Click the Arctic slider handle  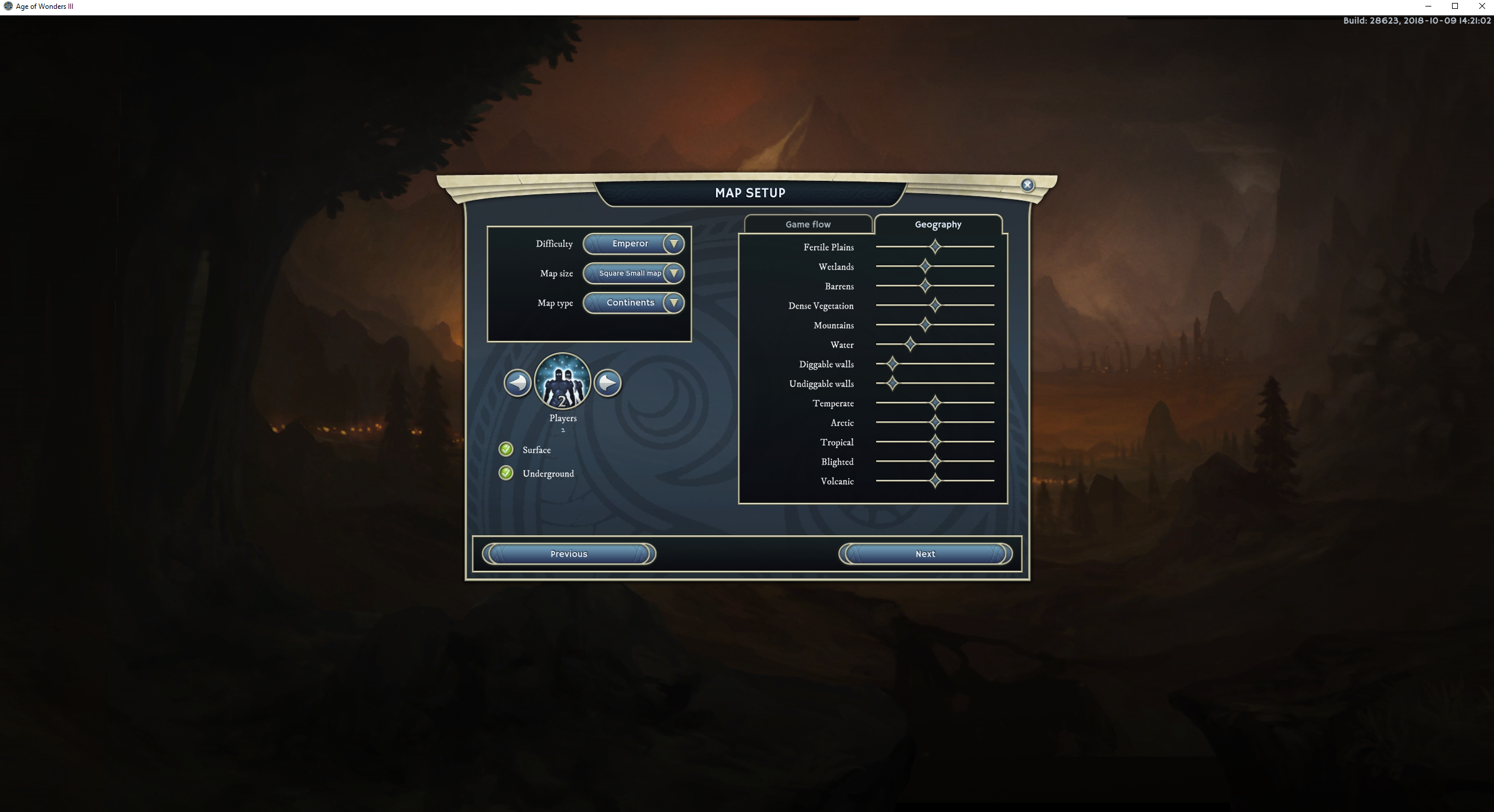pyautogui.click(x=935, y=422)
